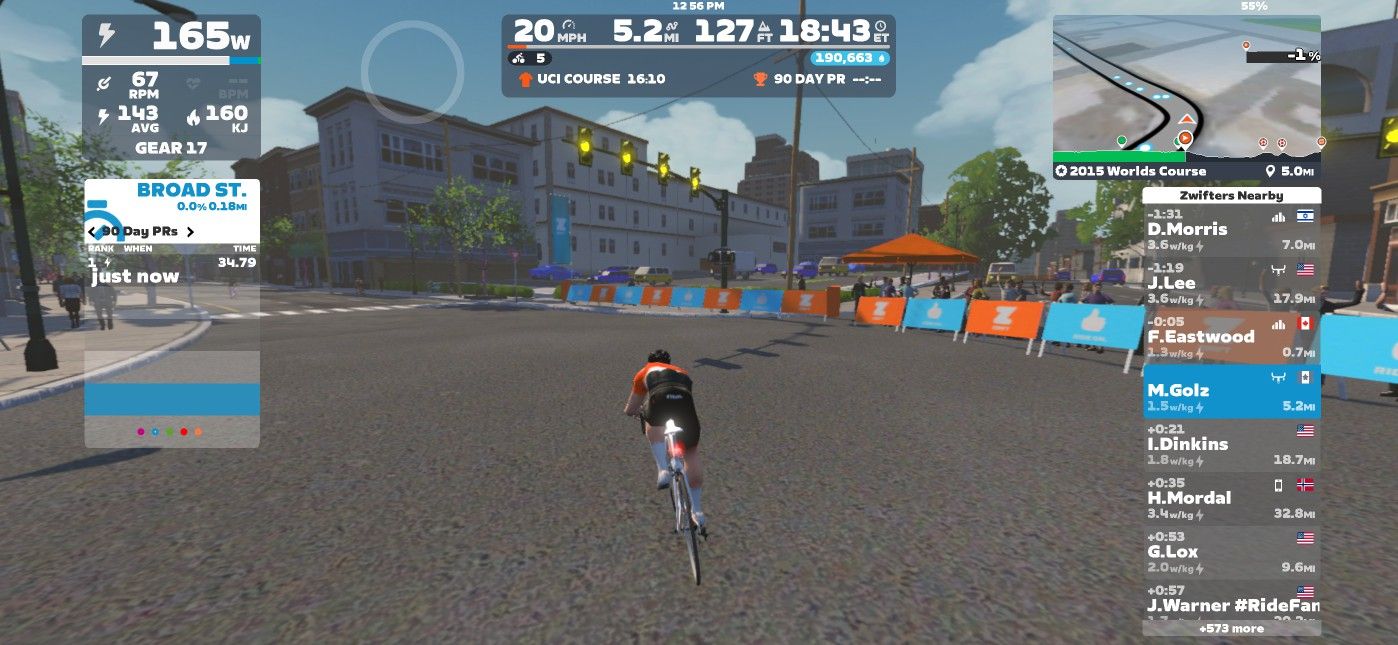Pick I.Dinkins in the rider list
Image resolution: width=1398 pixels, height=645 pixels.
(1231, 445)
